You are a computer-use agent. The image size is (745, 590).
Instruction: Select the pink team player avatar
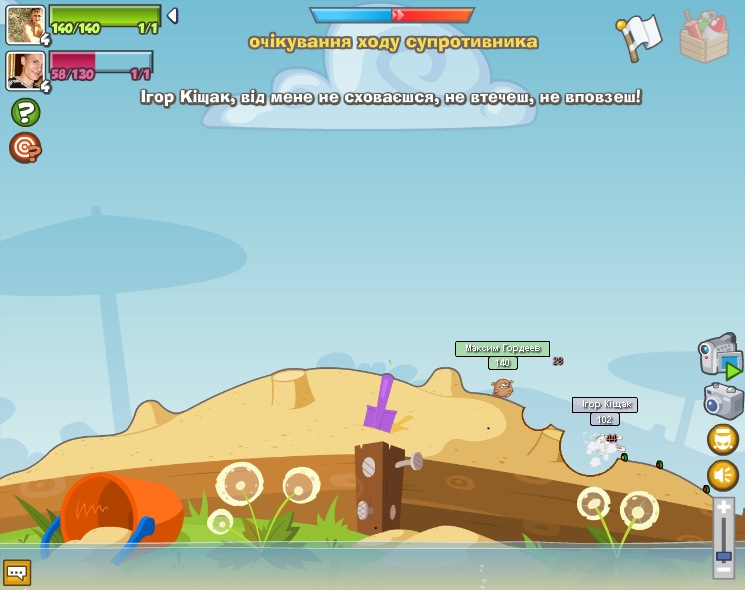pyautogui.click(x=25, y=71)
